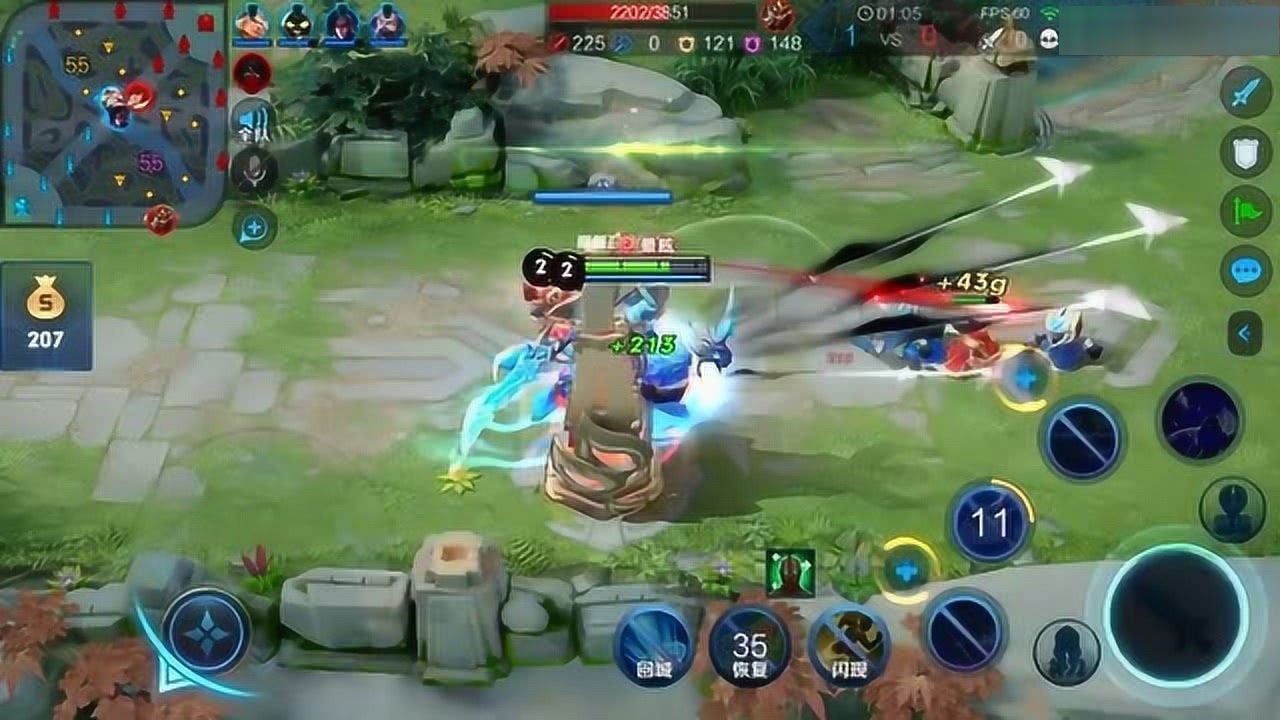Toggle the microphone button

click(254, 171)
